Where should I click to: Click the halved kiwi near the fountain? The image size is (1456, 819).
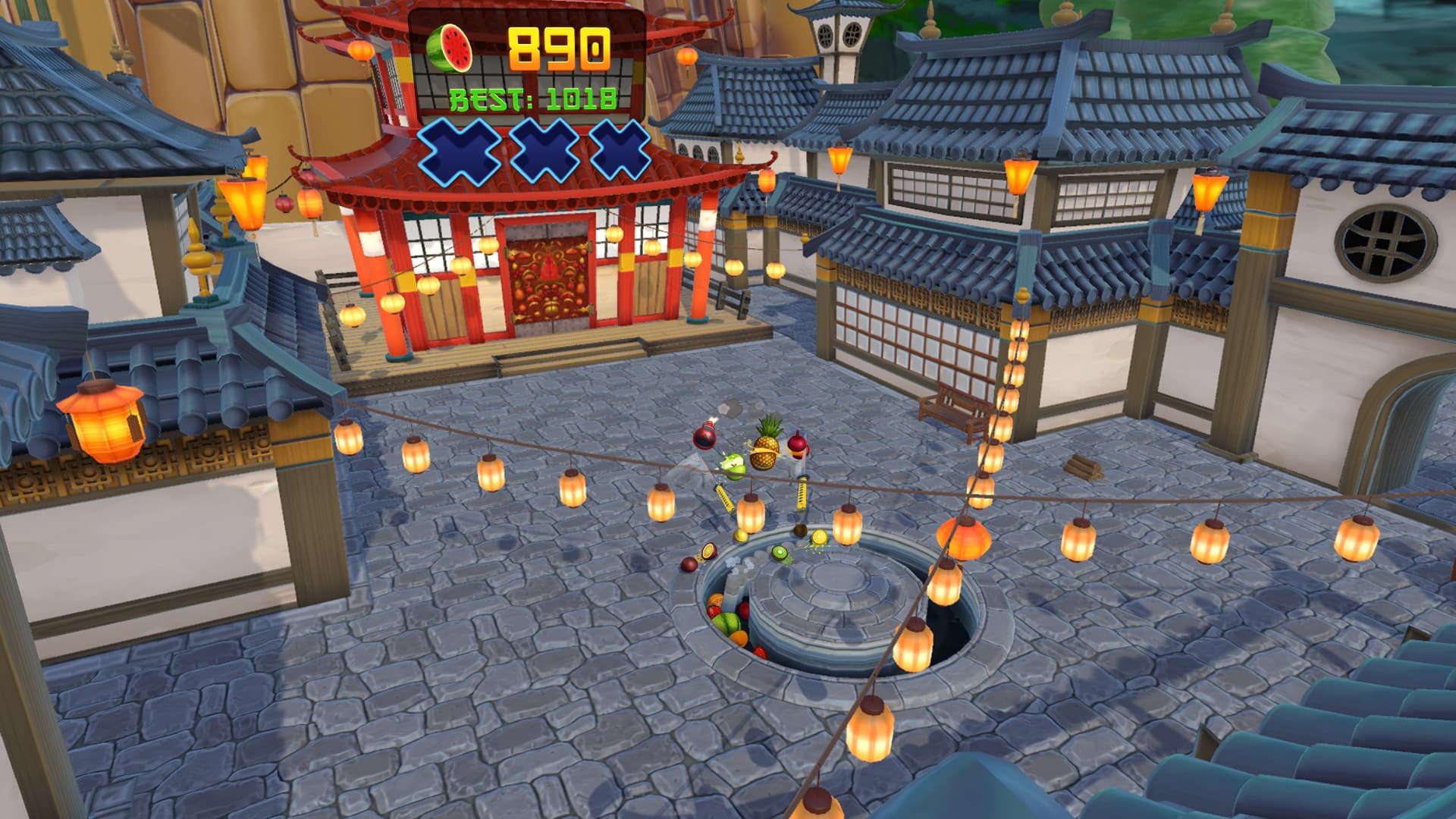(780, 554)
